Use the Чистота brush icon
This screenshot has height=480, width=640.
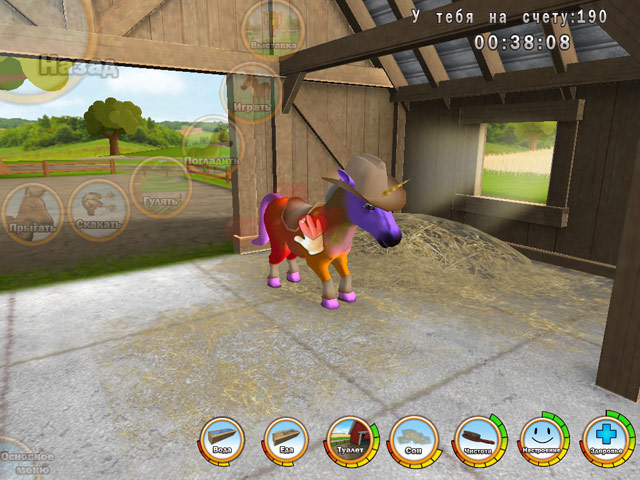(477, 440)
